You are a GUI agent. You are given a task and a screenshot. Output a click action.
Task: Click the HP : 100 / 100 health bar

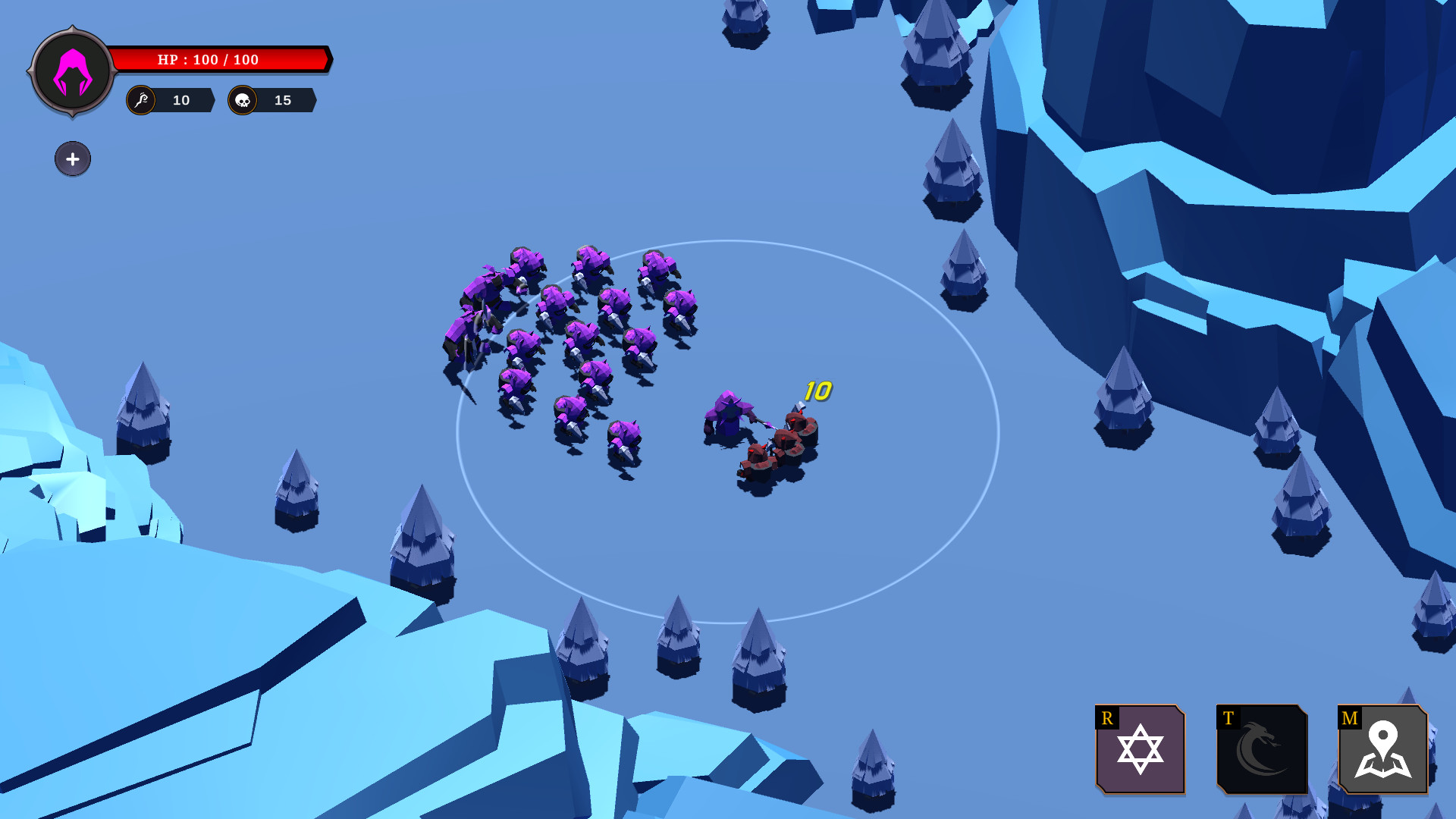coord(220,59)
